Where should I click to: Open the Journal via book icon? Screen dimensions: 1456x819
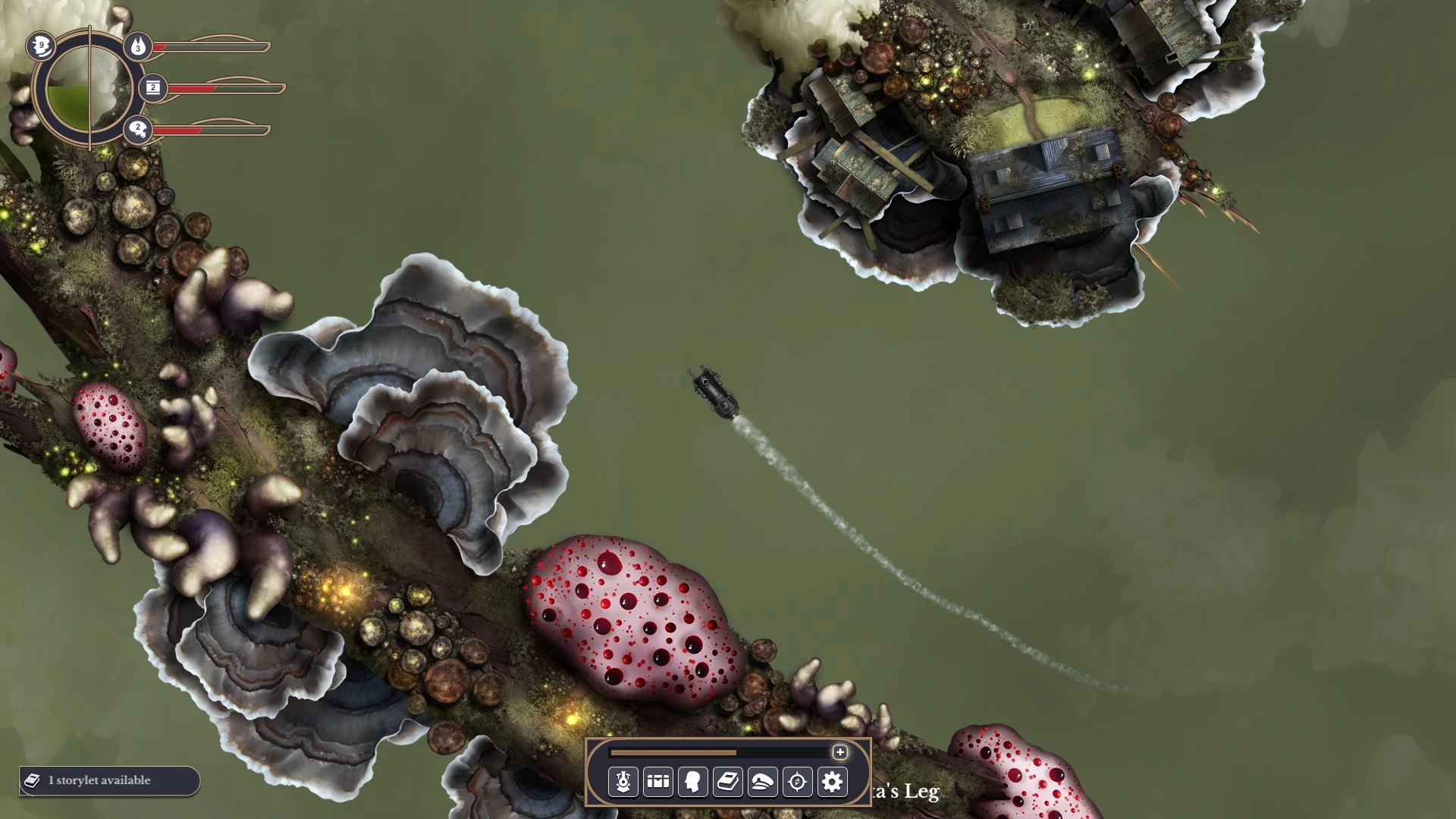[x=726, y=783]
